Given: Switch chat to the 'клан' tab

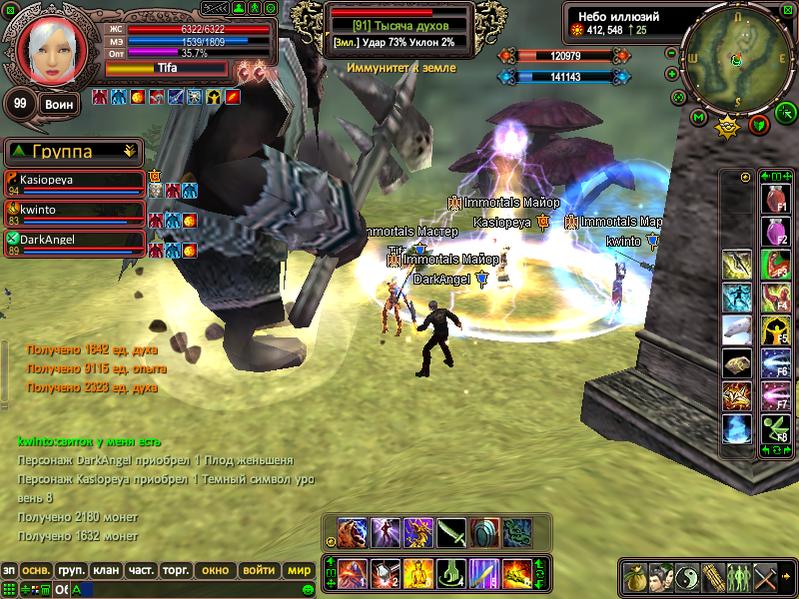Looking at the screenshot, I should pos(106,570).
